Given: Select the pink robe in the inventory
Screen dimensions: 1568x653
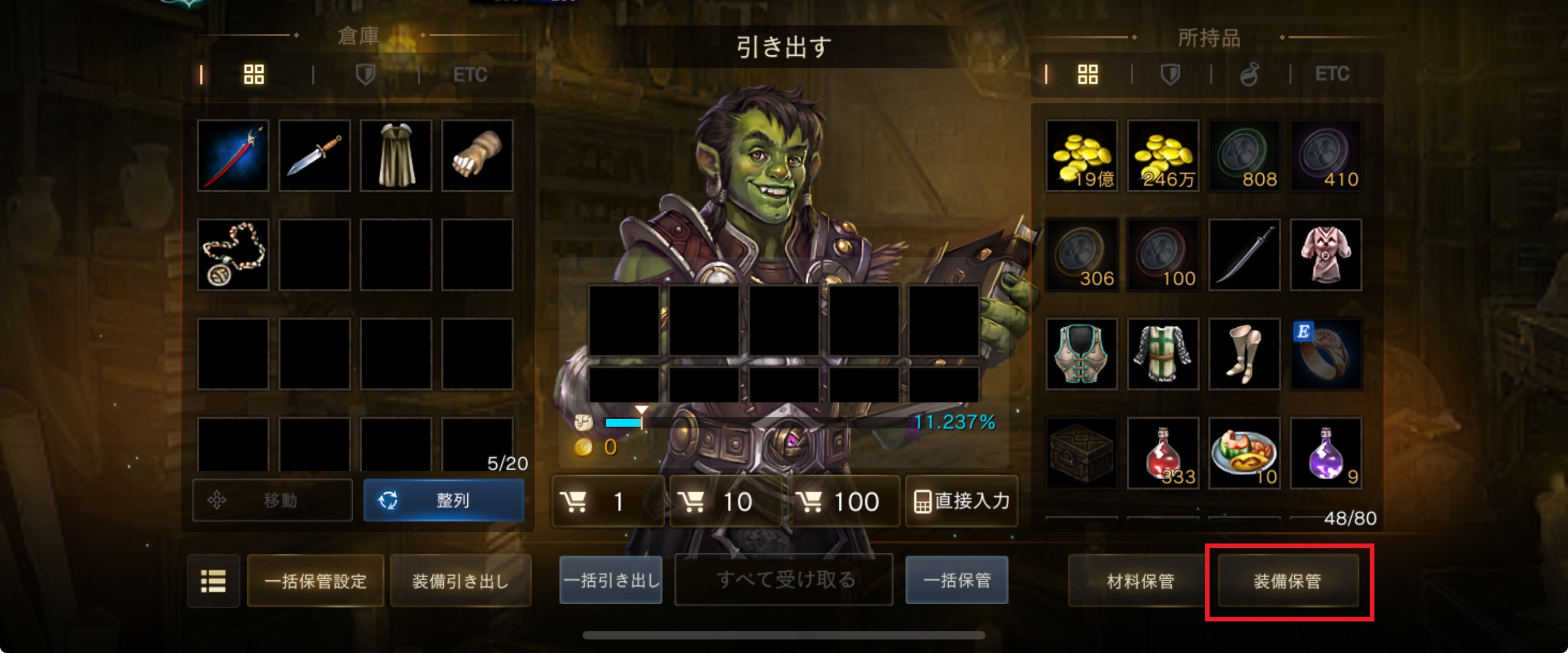Looking at the screenshot, I should [1325, 255].
